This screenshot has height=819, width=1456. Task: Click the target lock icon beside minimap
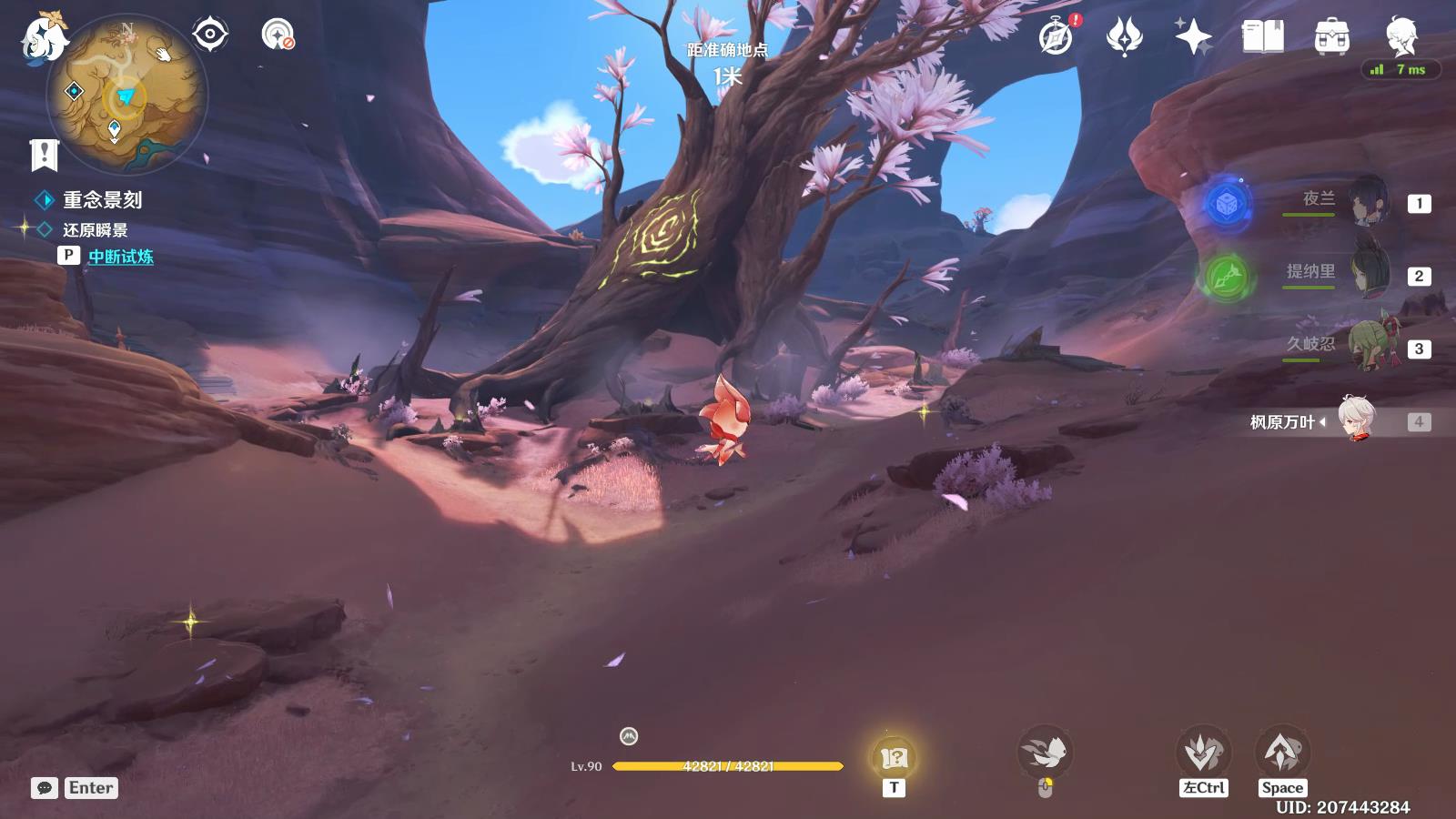point(278,35)
